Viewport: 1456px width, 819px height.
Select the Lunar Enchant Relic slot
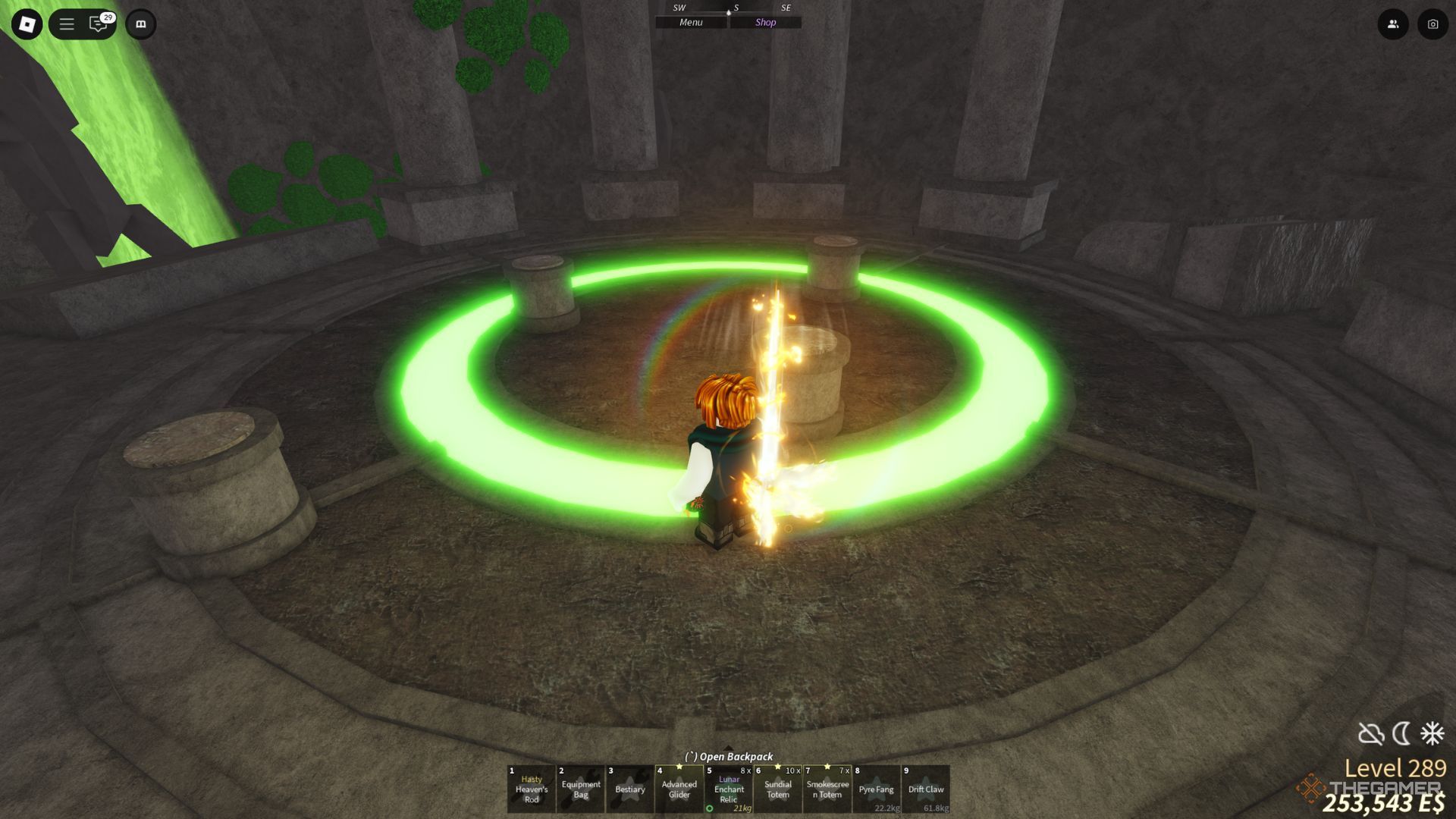coord(729,789)
